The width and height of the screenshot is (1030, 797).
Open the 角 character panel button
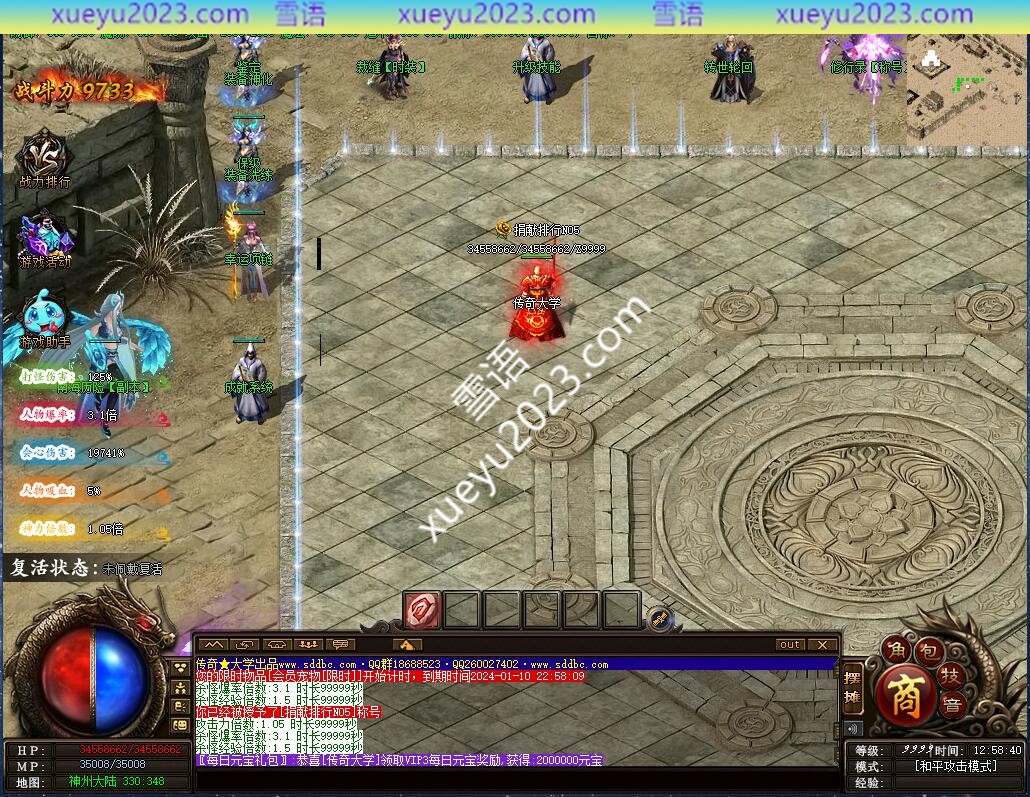(x=897, y=651)
